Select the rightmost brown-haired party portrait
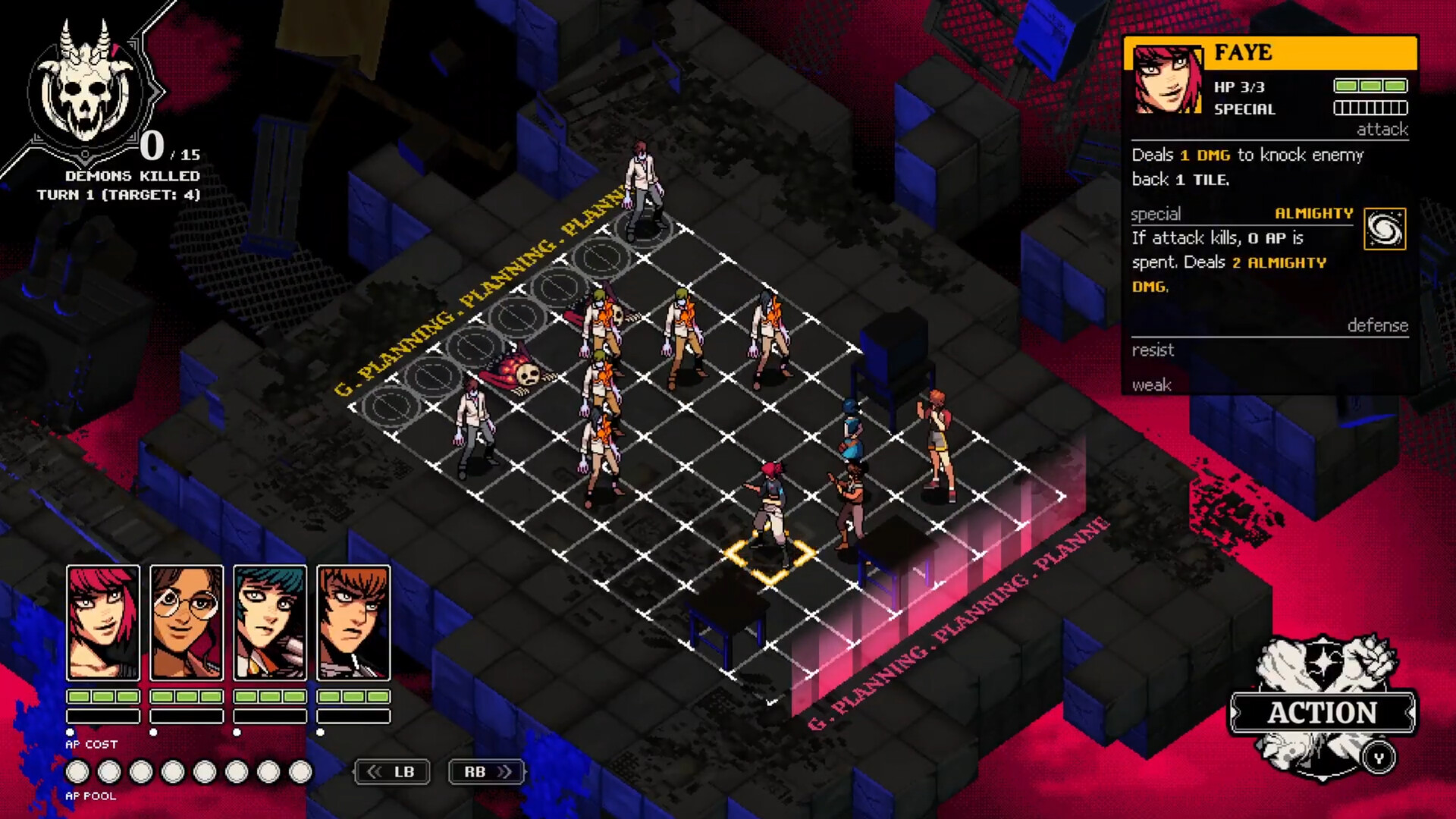This screenshot has width=1456, height=819. coord(354,622)
